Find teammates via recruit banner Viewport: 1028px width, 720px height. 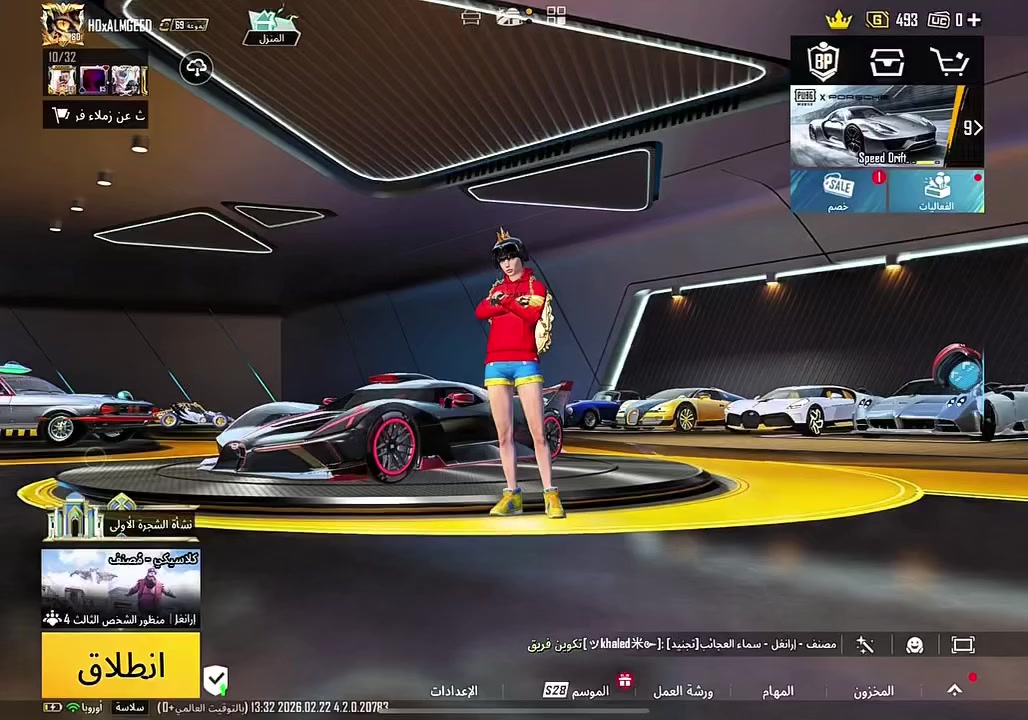[x=96, y=115]
